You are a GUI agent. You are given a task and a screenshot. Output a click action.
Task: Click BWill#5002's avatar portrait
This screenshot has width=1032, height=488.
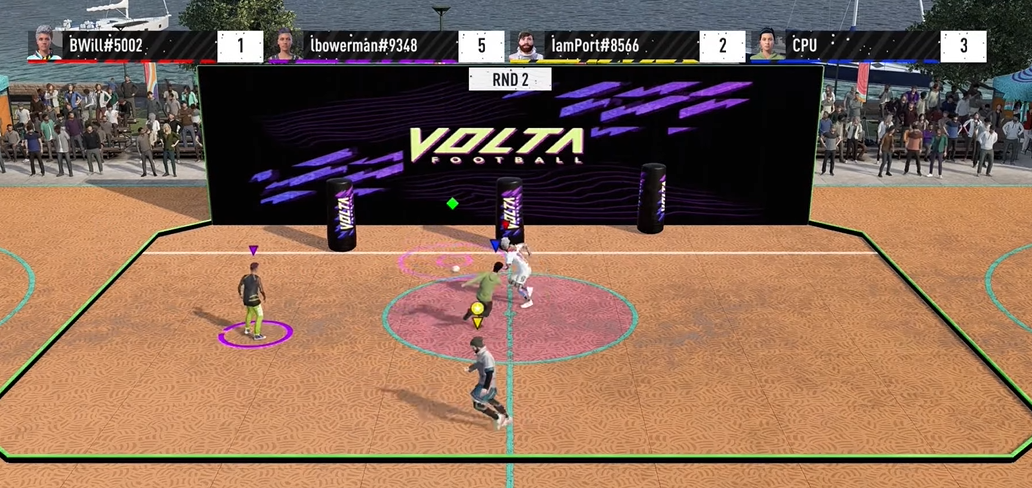coord(44,45)
